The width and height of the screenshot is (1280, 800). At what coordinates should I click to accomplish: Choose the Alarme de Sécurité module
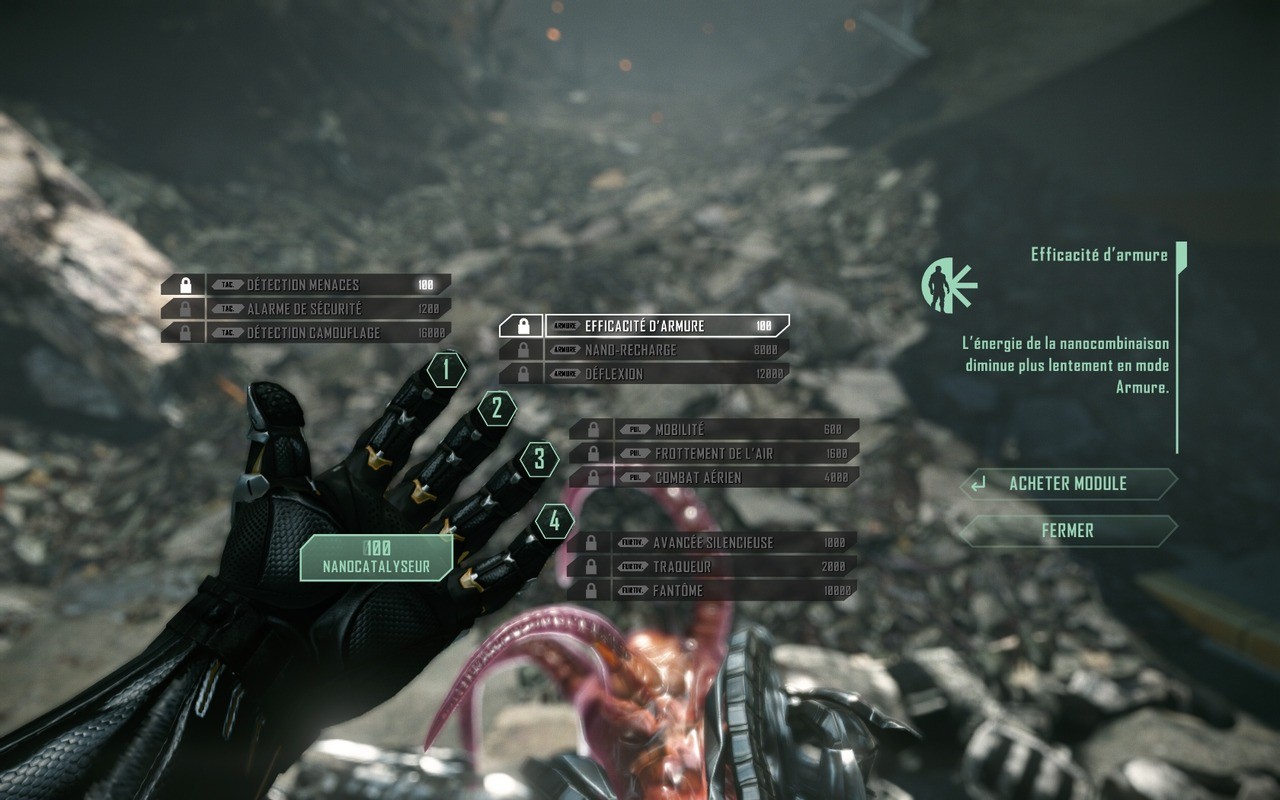306,309
